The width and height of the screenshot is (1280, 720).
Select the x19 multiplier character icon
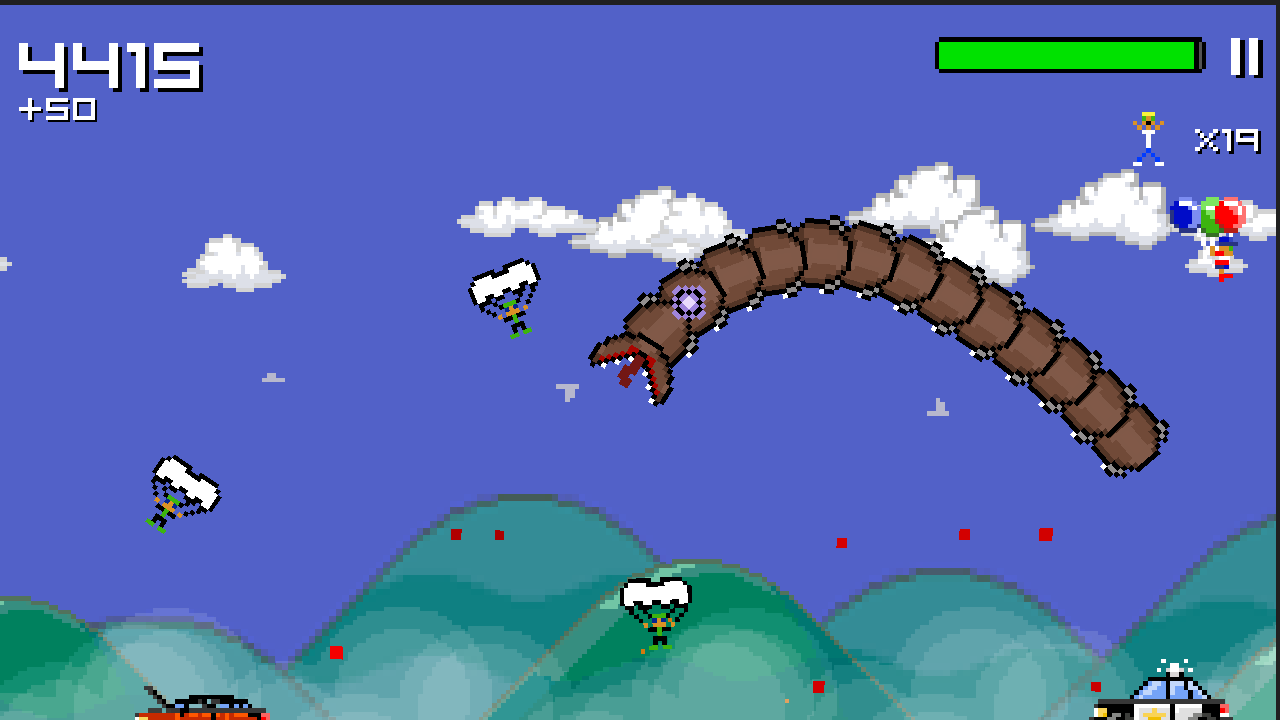click(1148, 135)
